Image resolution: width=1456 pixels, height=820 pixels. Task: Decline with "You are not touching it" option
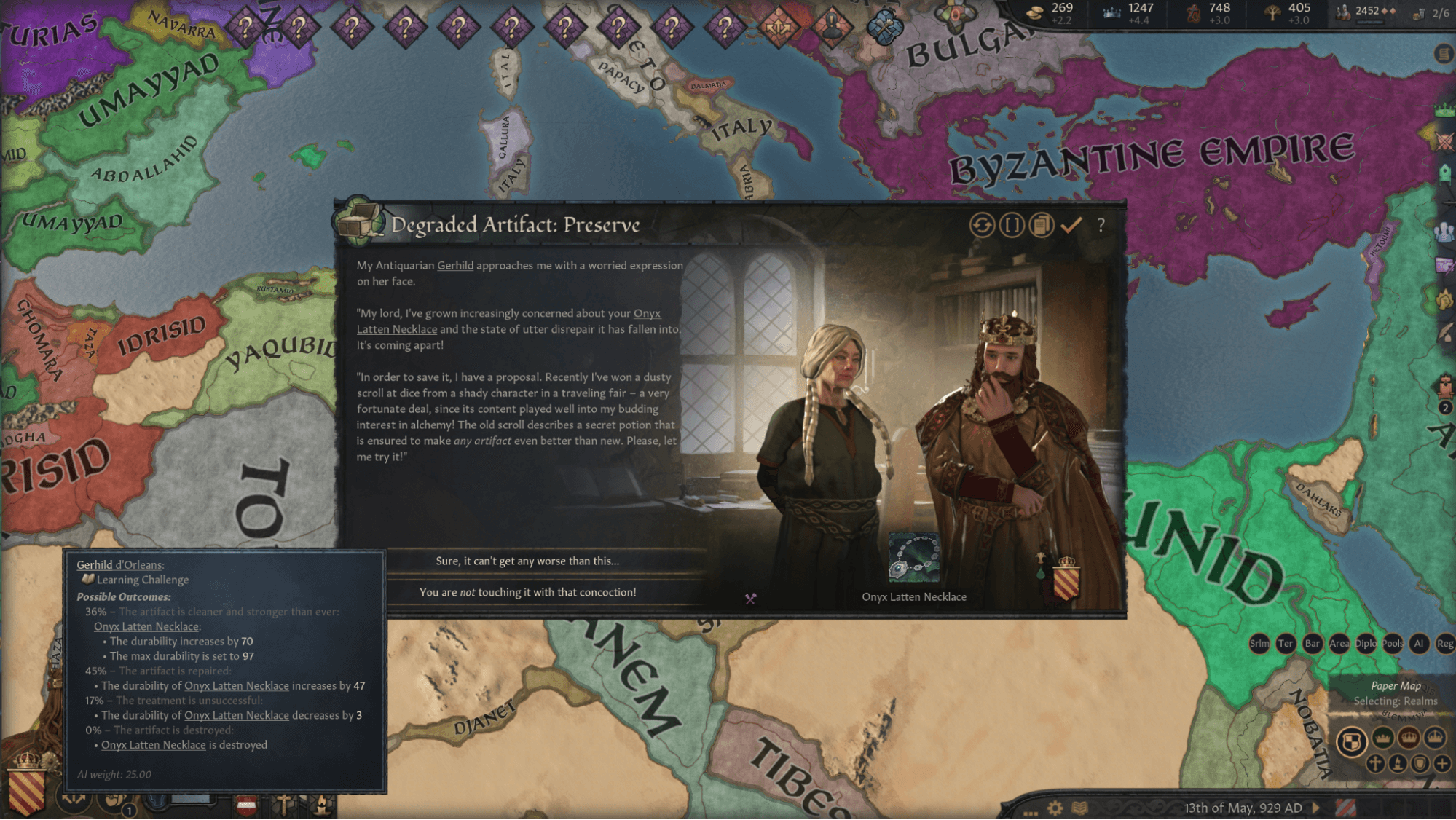click(527, 592)
